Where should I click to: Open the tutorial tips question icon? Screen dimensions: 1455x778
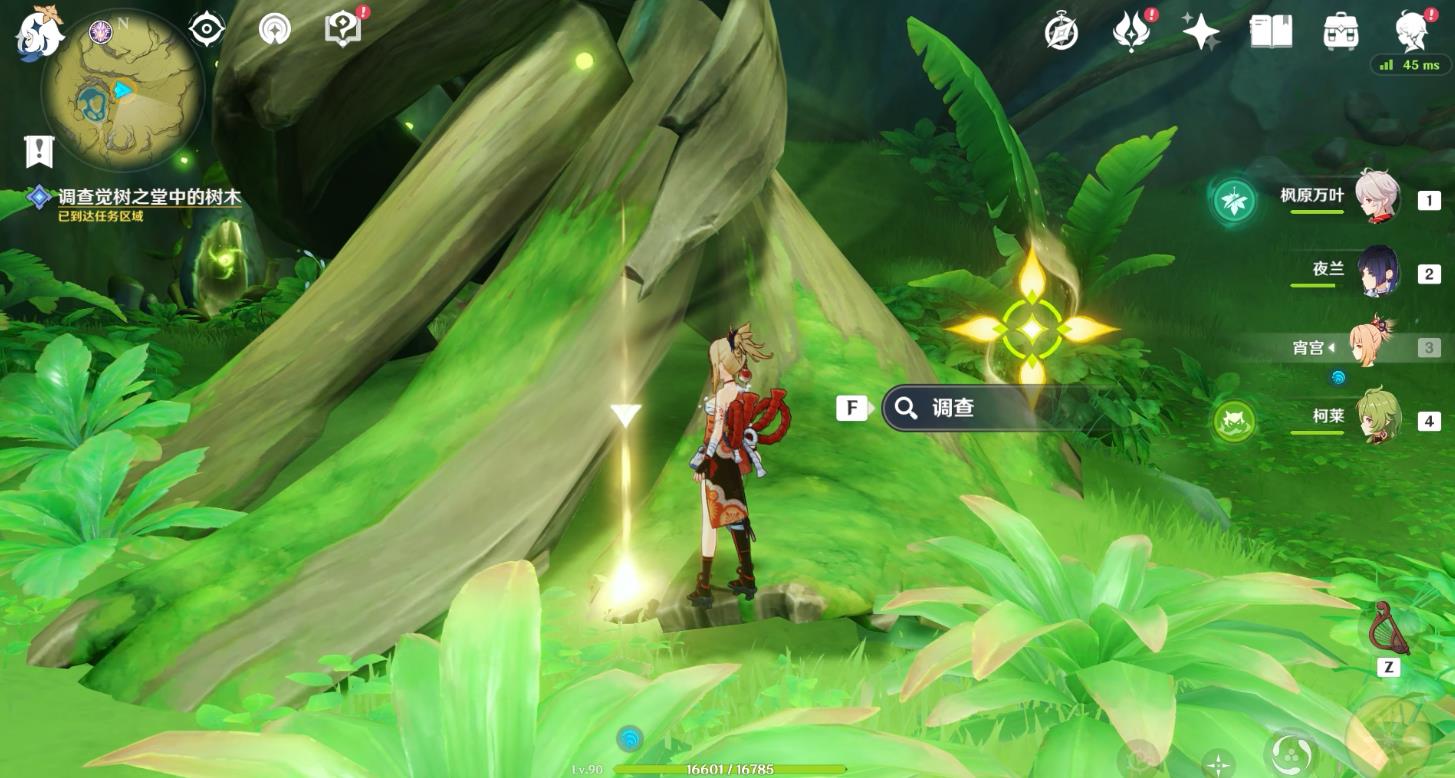(343, 30)
